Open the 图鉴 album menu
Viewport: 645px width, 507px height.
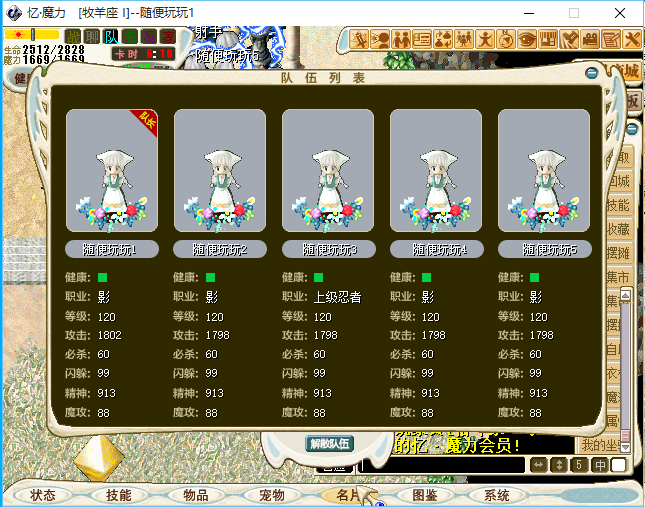tap(425, 495)
